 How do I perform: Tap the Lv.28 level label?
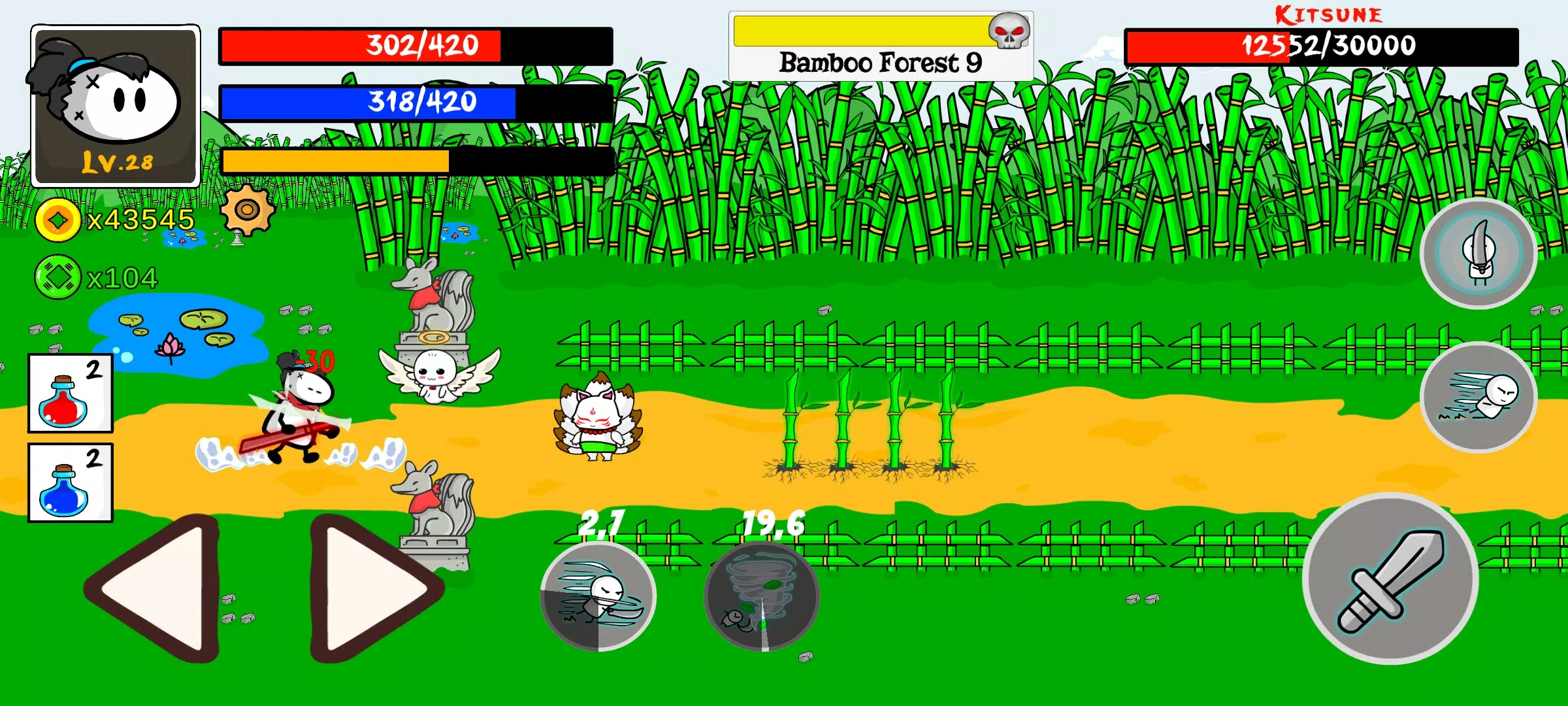[x=116, y=160]
